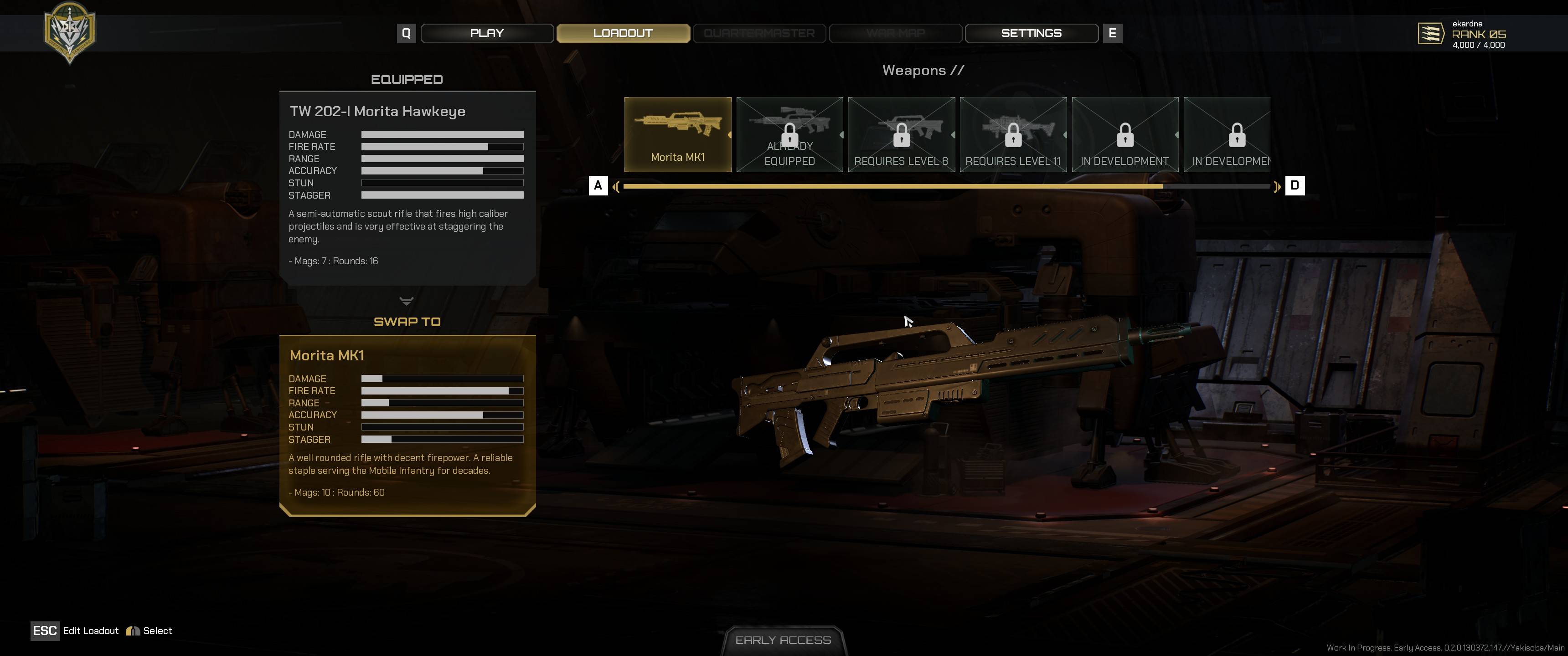
Task: Click the winged emblem logo
Action: [70, 31]
